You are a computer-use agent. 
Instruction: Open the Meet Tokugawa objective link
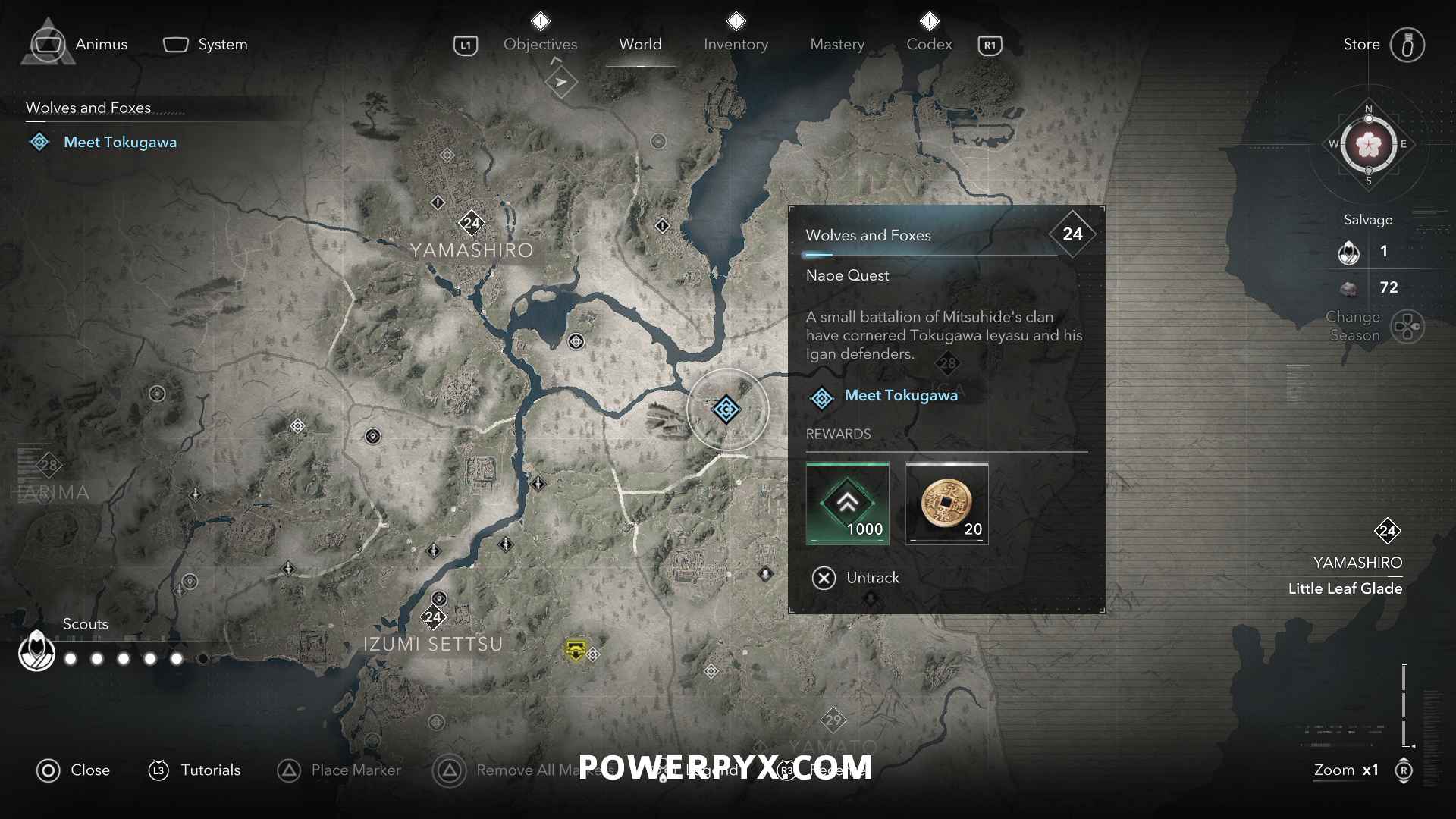(x=901, y=395)
